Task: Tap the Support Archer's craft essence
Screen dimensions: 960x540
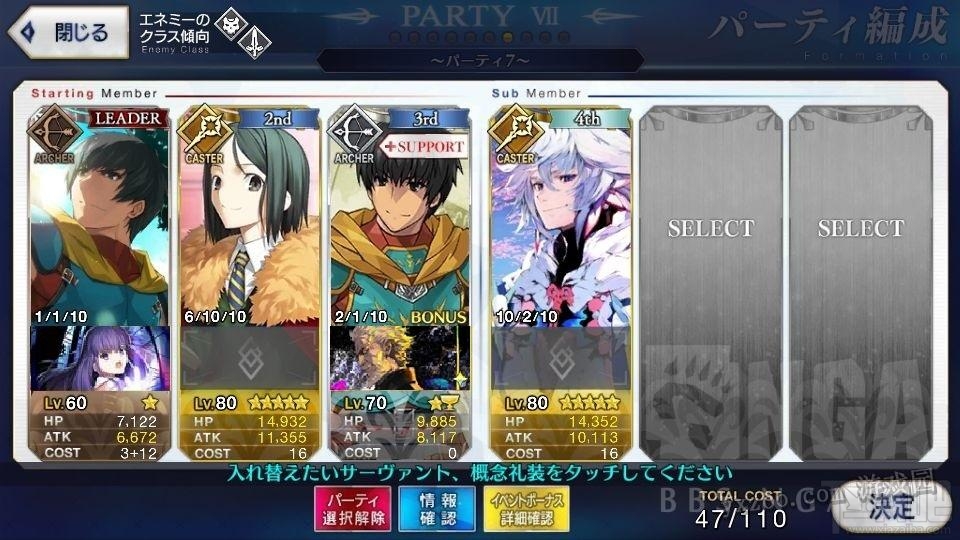Action: click(x=400, y=359)
